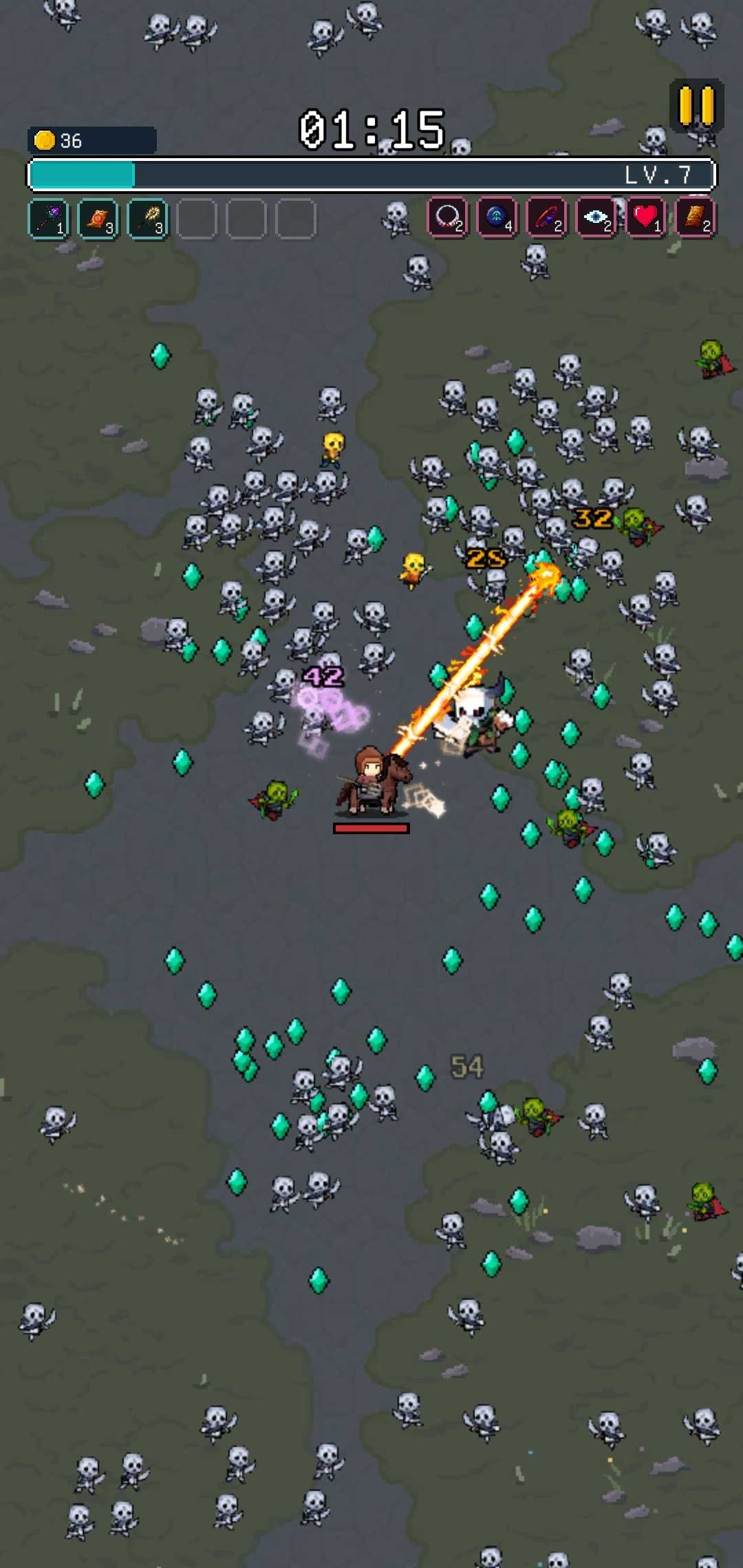Screen dimensions: 743x1568
Task: Select the ruby necklace passive item
Action: point(448,218)
